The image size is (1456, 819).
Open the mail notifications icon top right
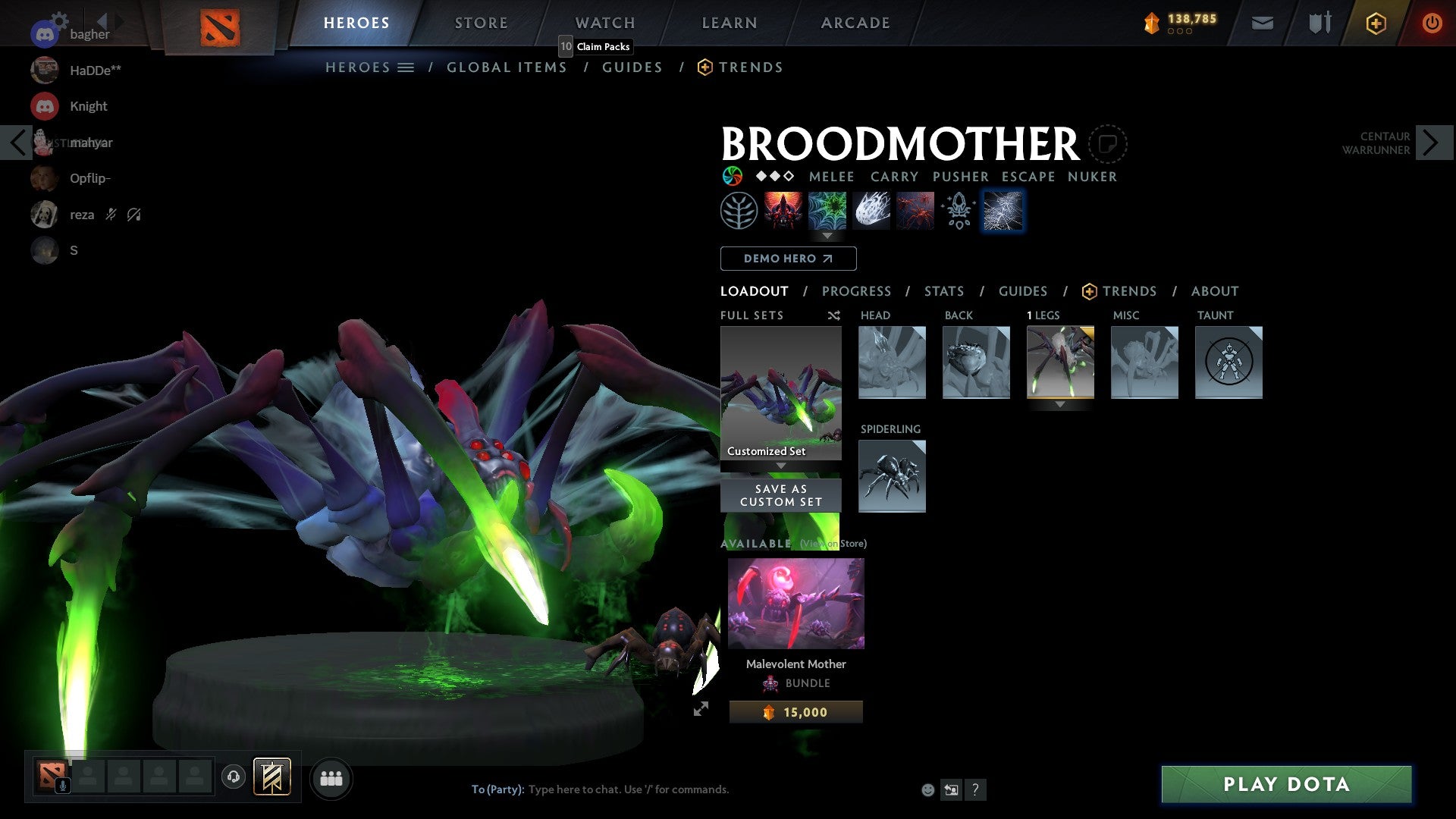[1263, 23]
